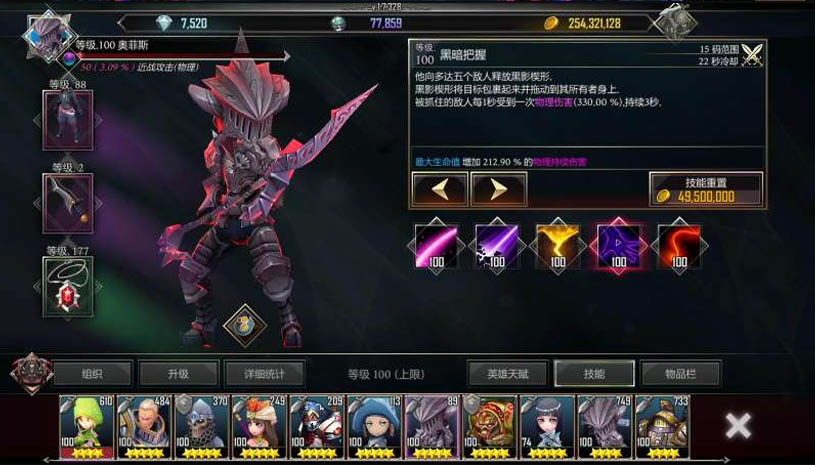The width and height of the screenshot is (815, 465).
Task: Go to the next skill with right arrow
Action: (x=498, y=188)
